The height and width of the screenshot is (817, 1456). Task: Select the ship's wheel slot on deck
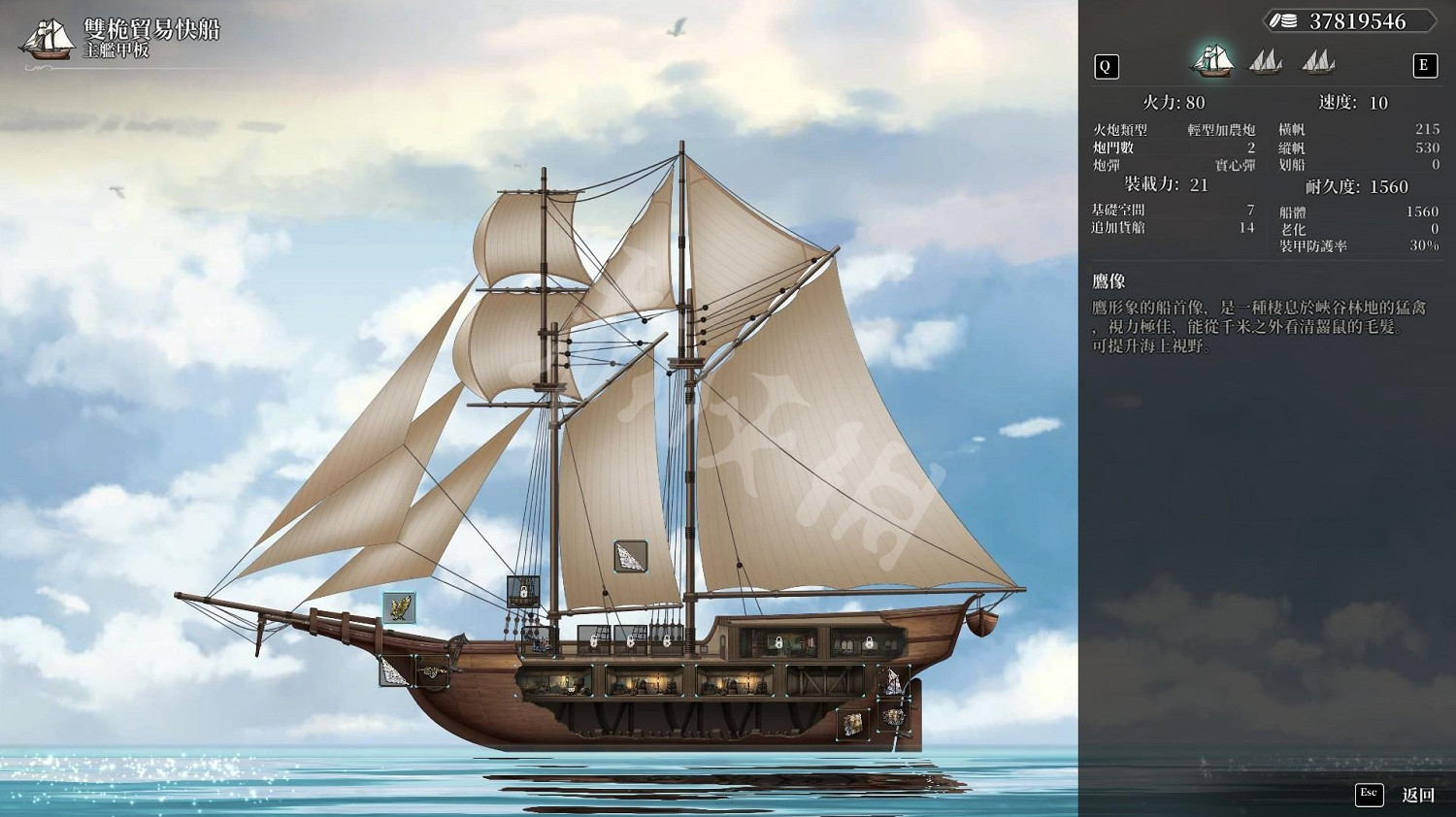pos(539,642)
